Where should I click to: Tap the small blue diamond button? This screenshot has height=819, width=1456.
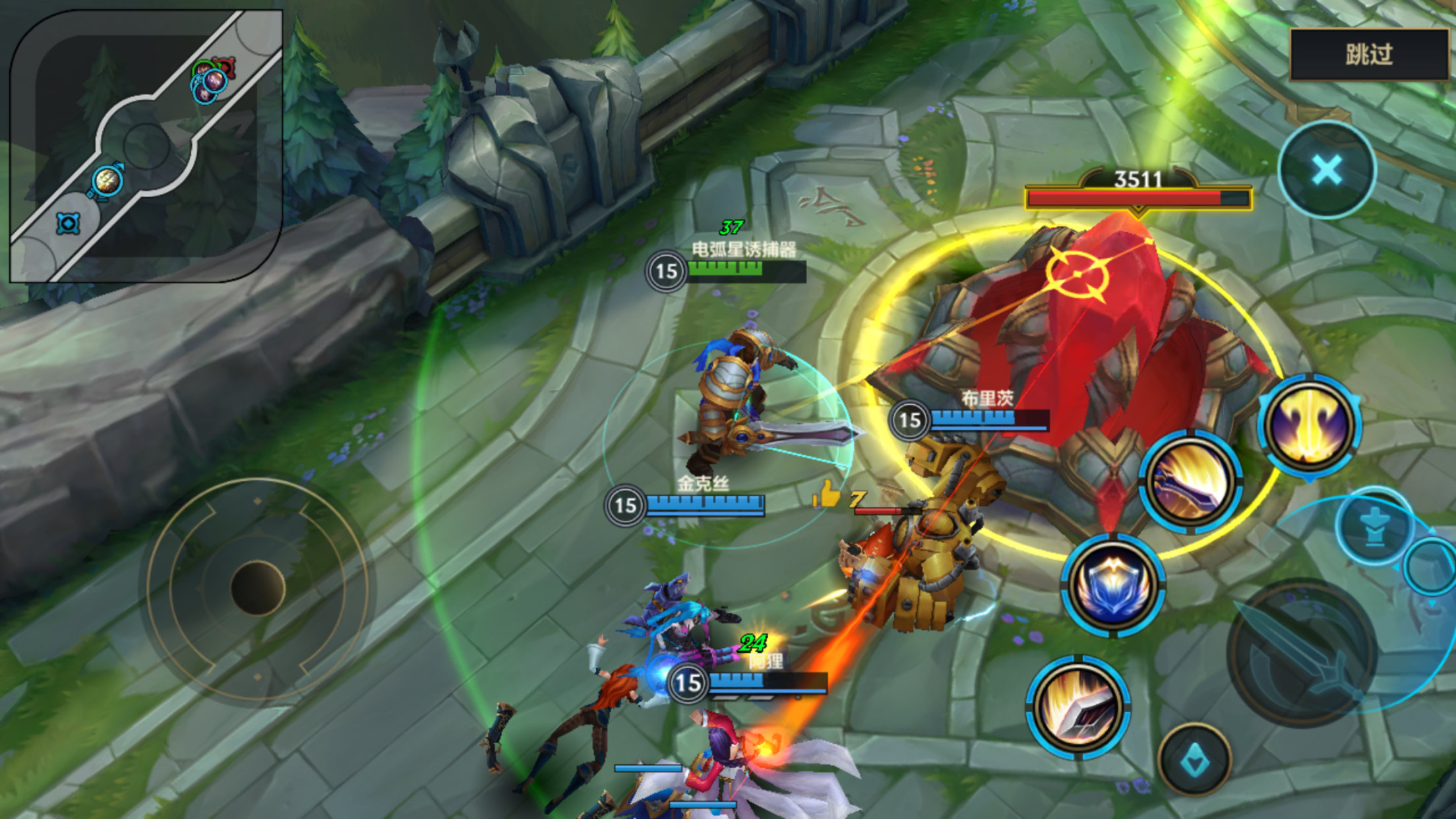1194,760
